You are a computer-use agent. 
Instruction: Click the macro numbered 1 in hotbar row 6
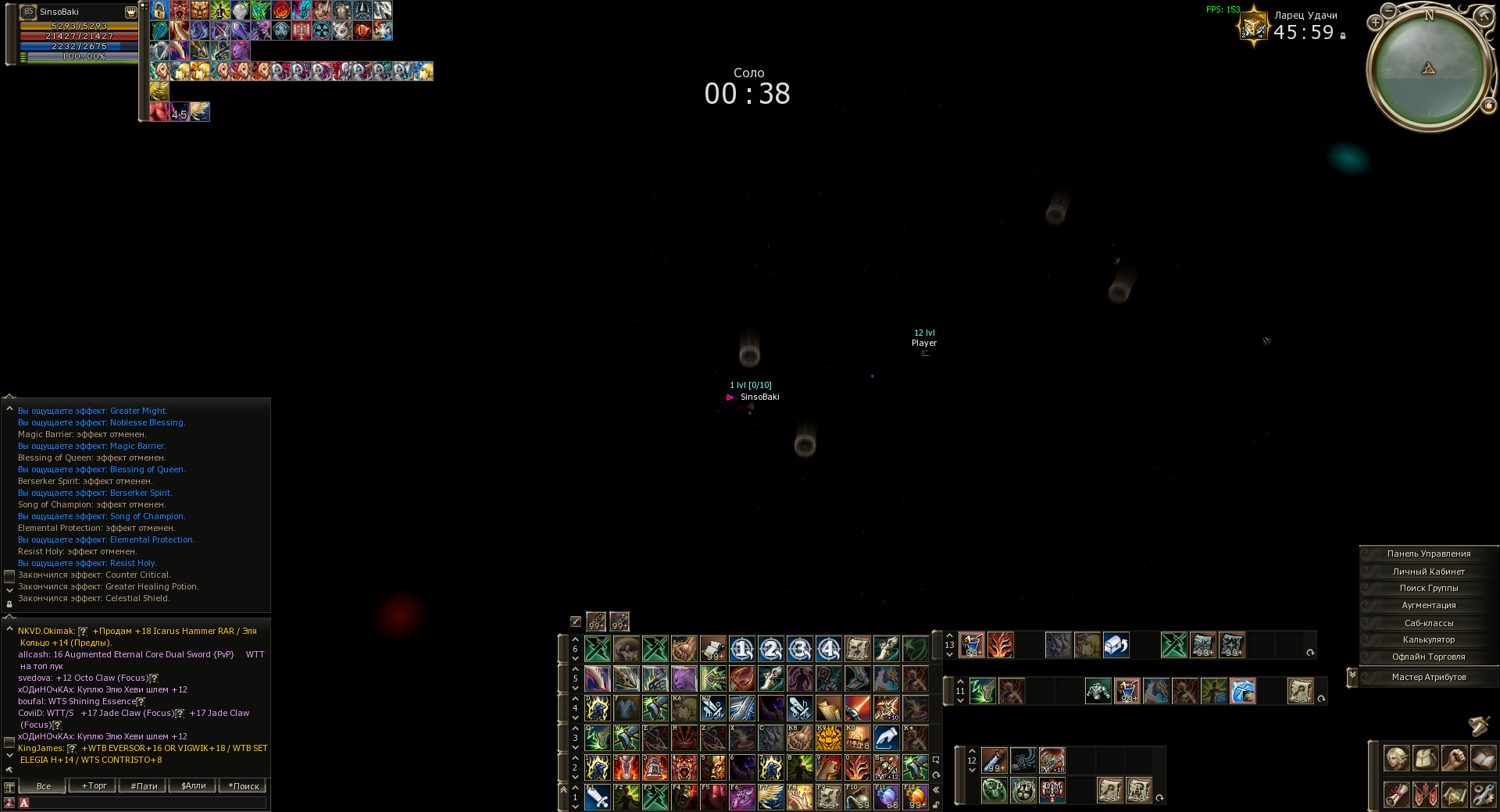tap(742, 648)
